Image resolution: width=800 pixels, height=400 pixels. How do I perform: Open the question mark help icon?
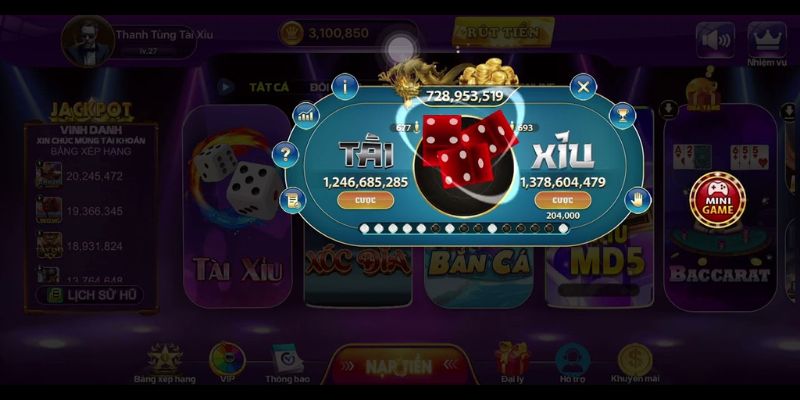(286, 155)
